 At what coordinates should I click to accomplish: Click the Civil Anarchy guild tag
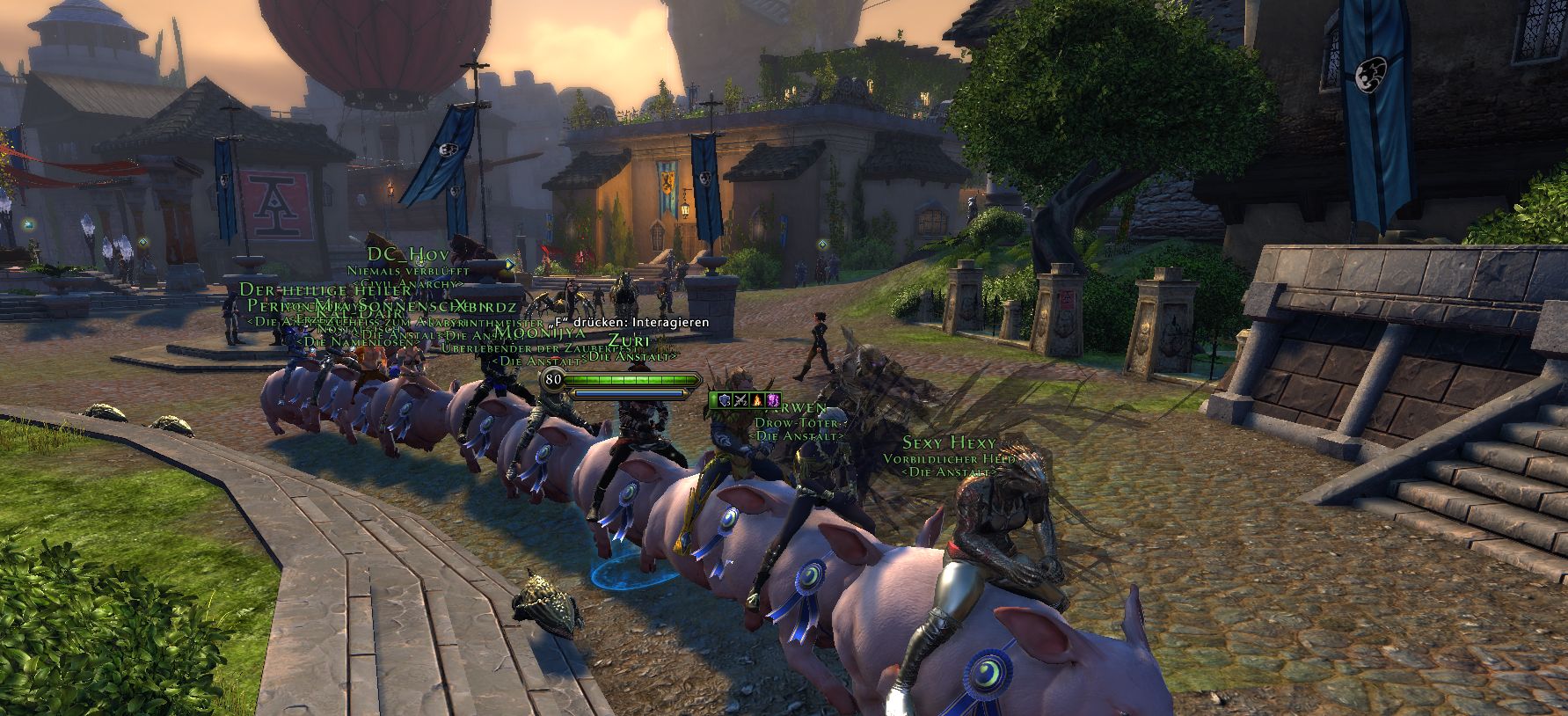tap(407, 284)
